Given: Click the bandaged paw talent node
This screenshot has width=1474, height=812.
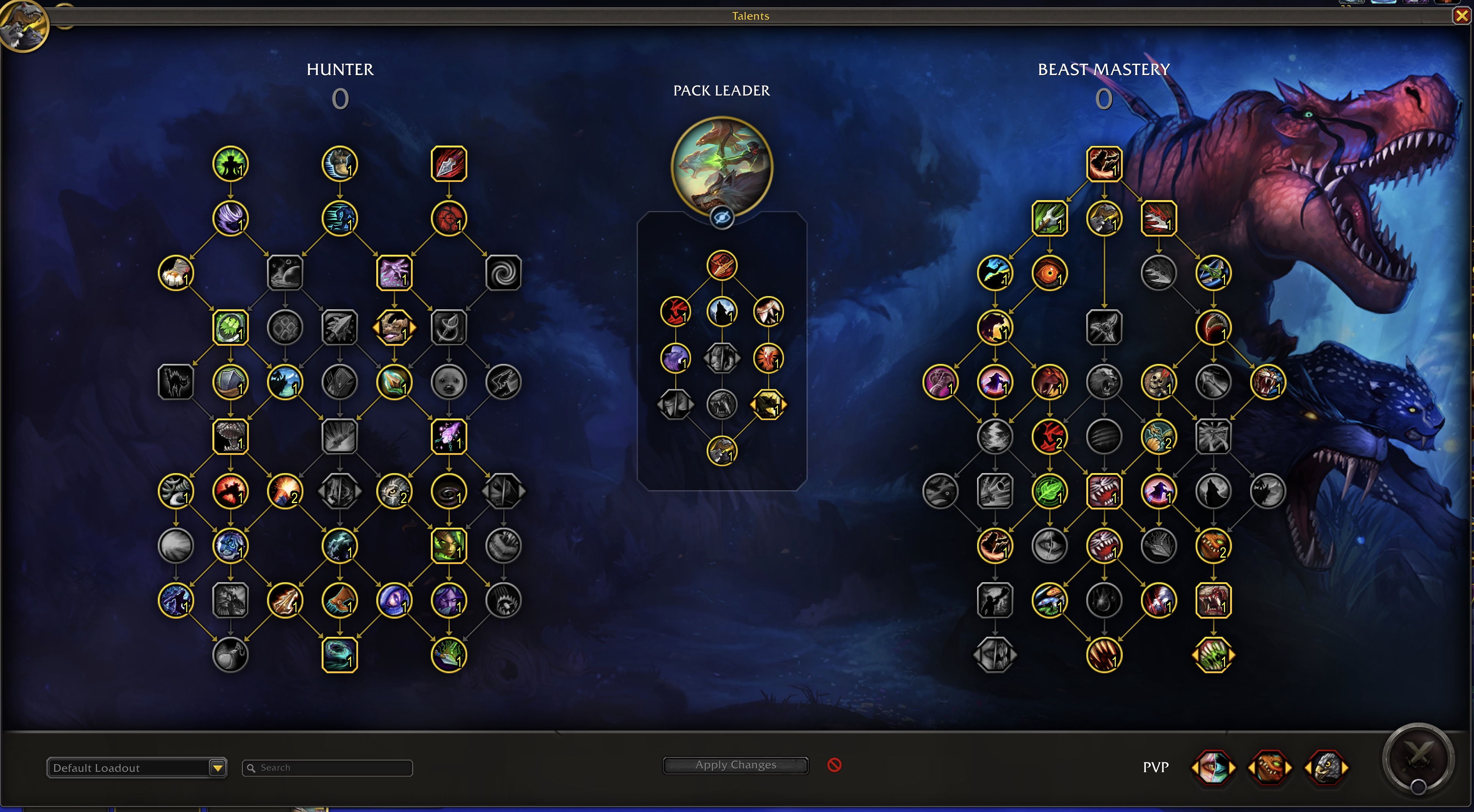Looking at the screenshot, I should click(176, 273).
